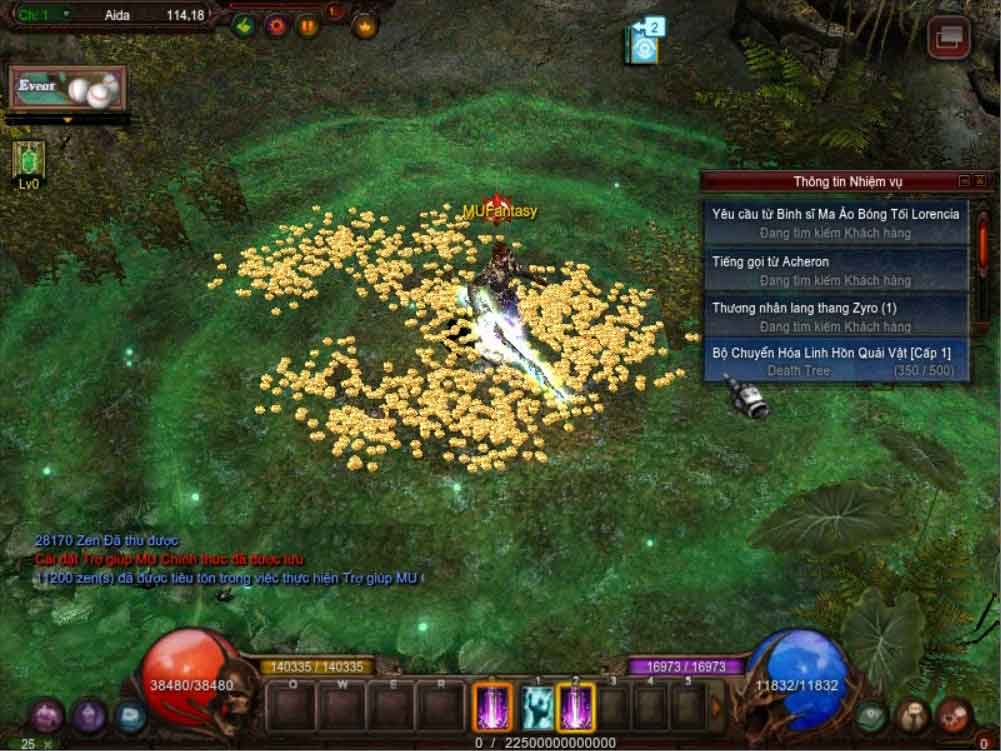Activate the purple beam skill in slot 2

(576, 708)
